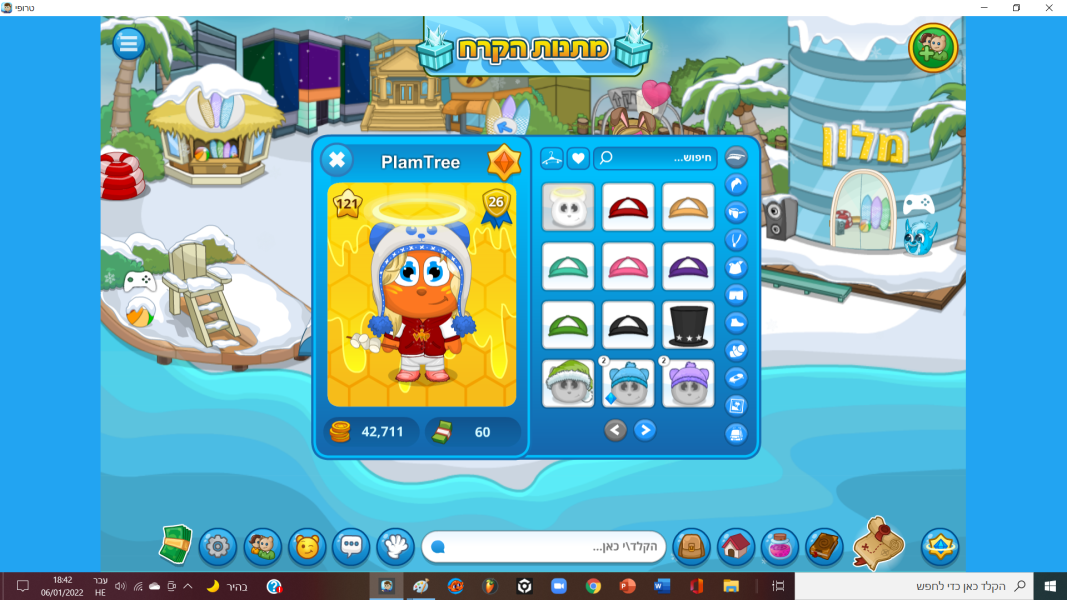1067x600 pixels.
Task: Select the purple cap
Action: pos(688,266)
